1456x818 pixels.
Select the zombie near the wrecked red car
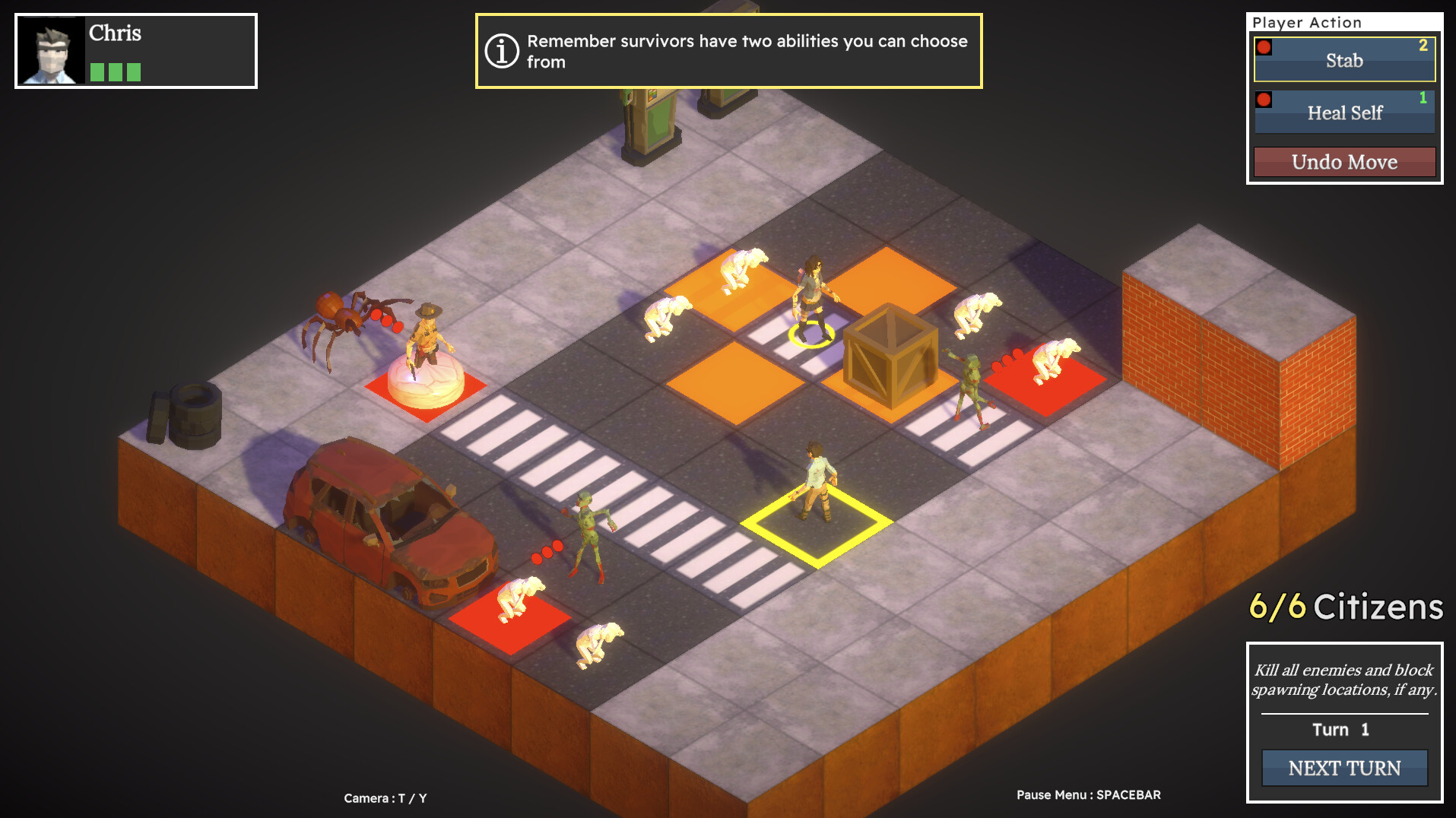pyautogui.click(x=585, y=525)
